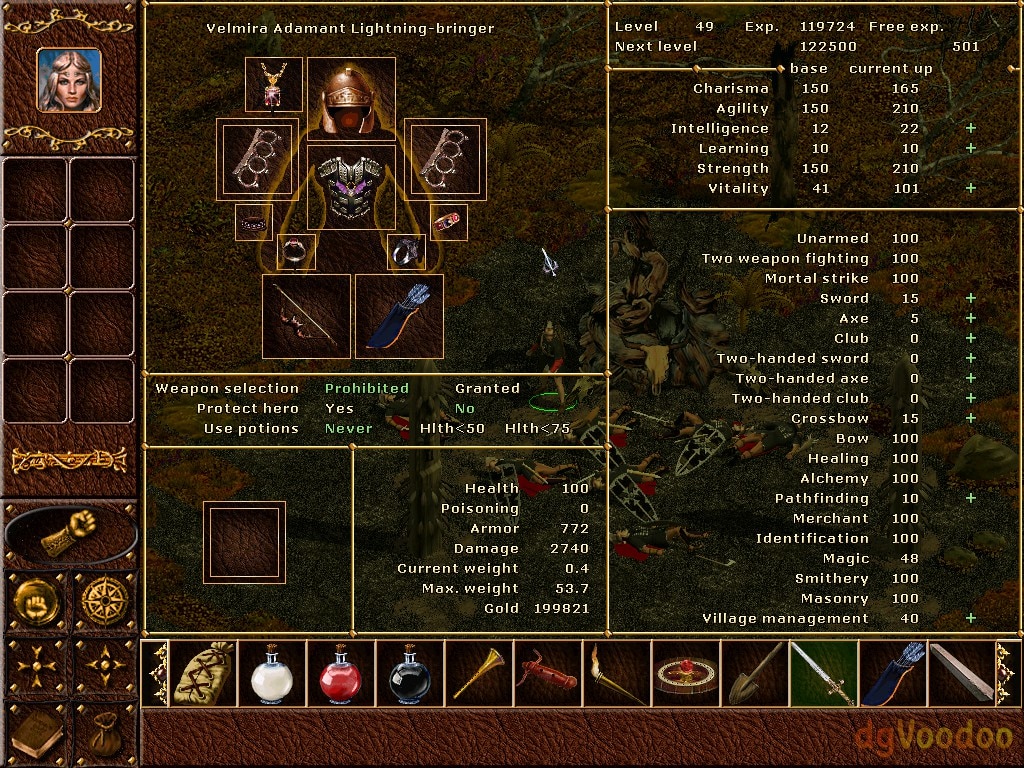The image size is (1024, 768).
Task: Set Weapon selection to Granted
Action: click(487, 388)
